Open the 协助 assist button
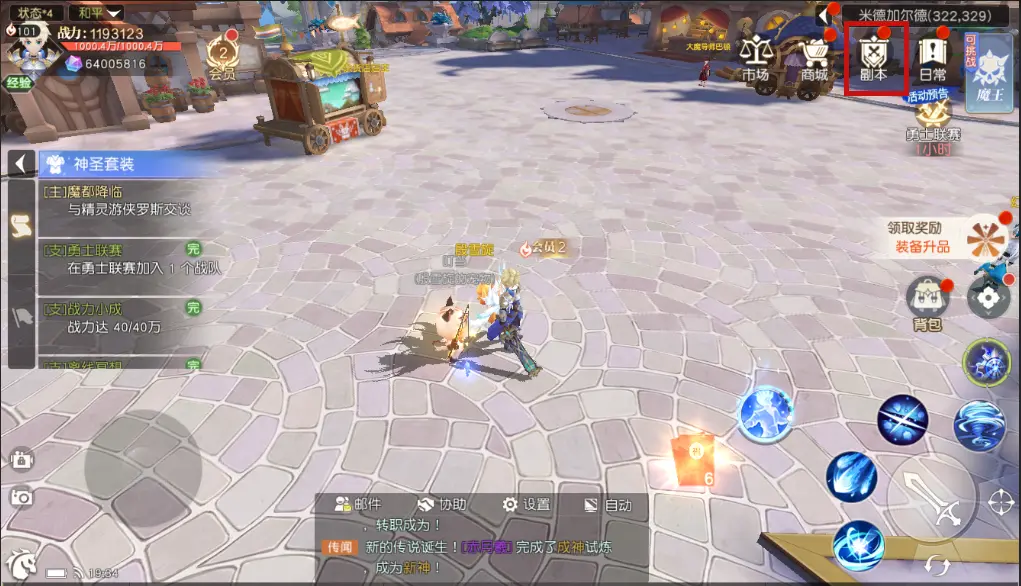 pyautogui.click(x=442, y=505)
